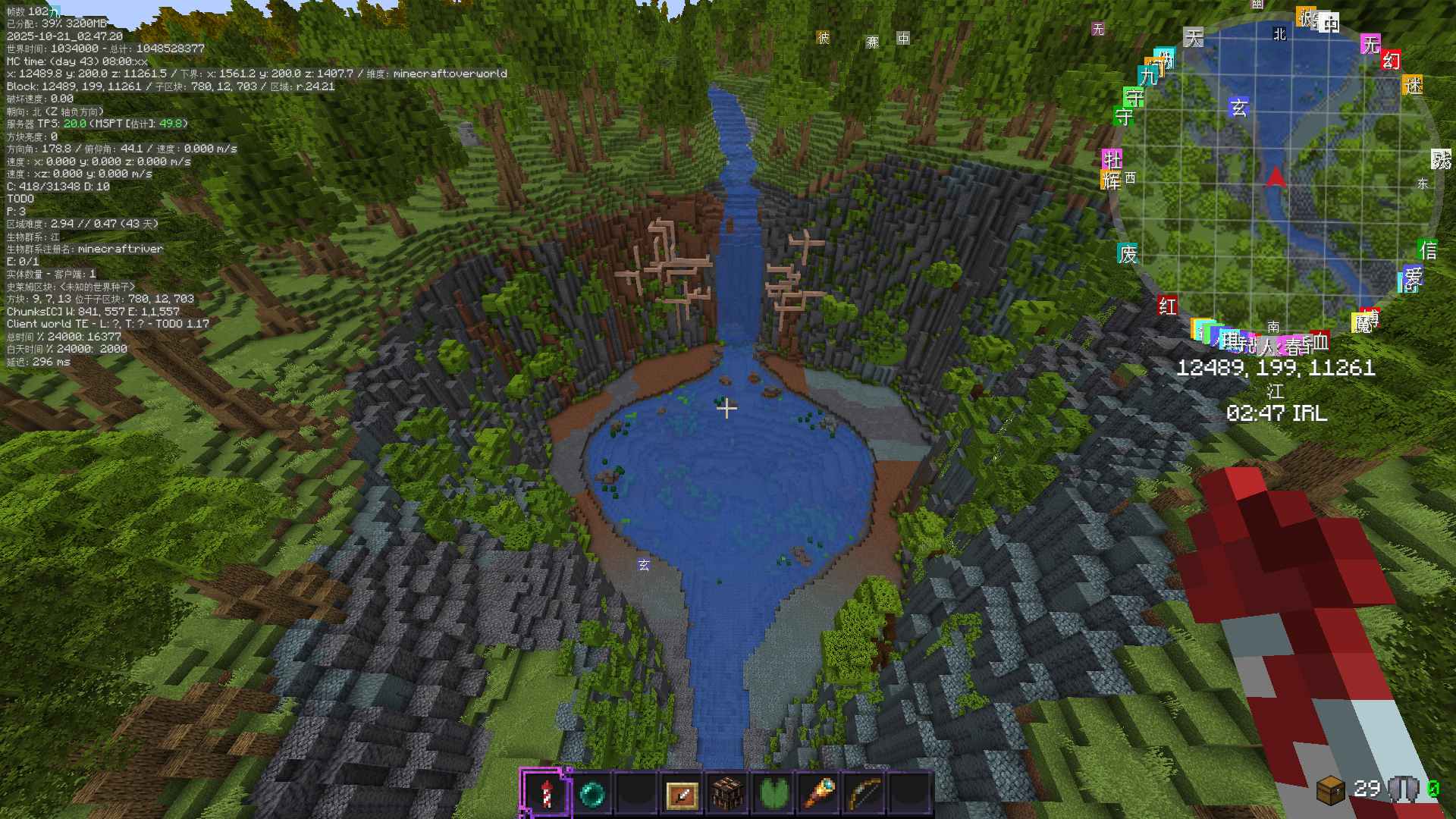Click the green 信 waypoint marker

1428,249
